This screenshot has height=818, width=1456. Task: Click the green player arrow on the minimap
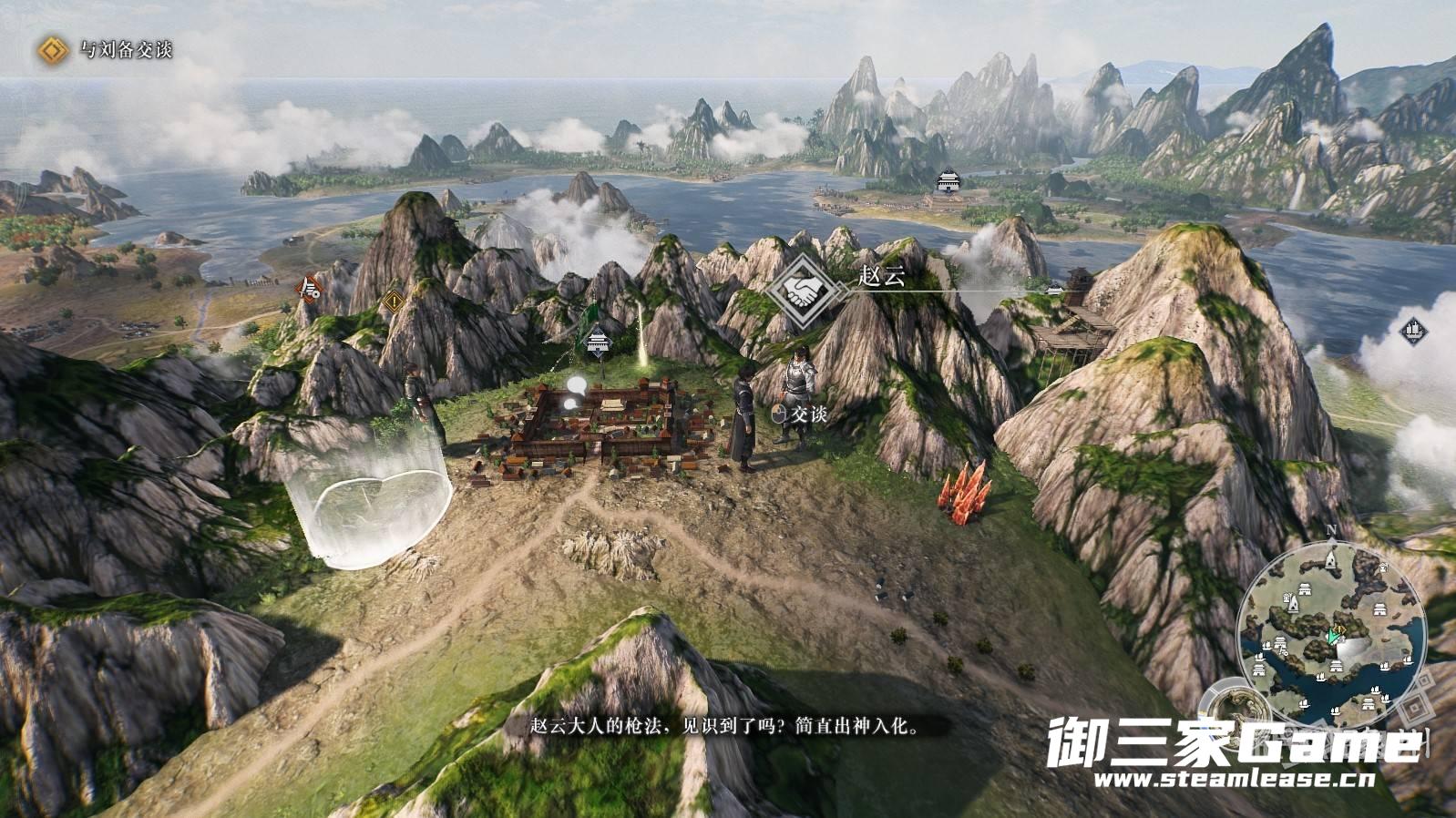[x=1336, y=636]
